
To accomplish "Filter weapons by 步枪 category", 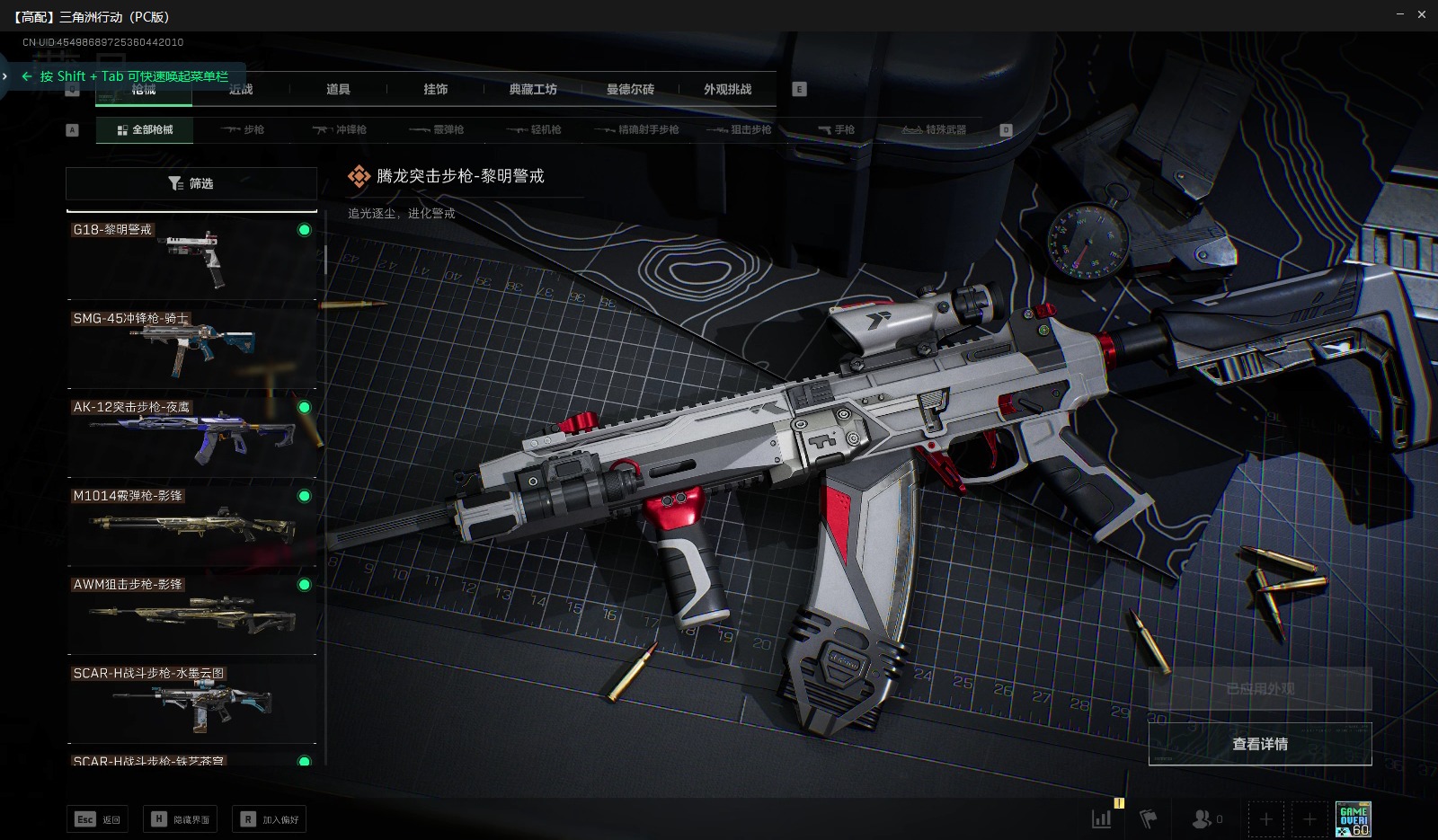I will tap(244, 130).
